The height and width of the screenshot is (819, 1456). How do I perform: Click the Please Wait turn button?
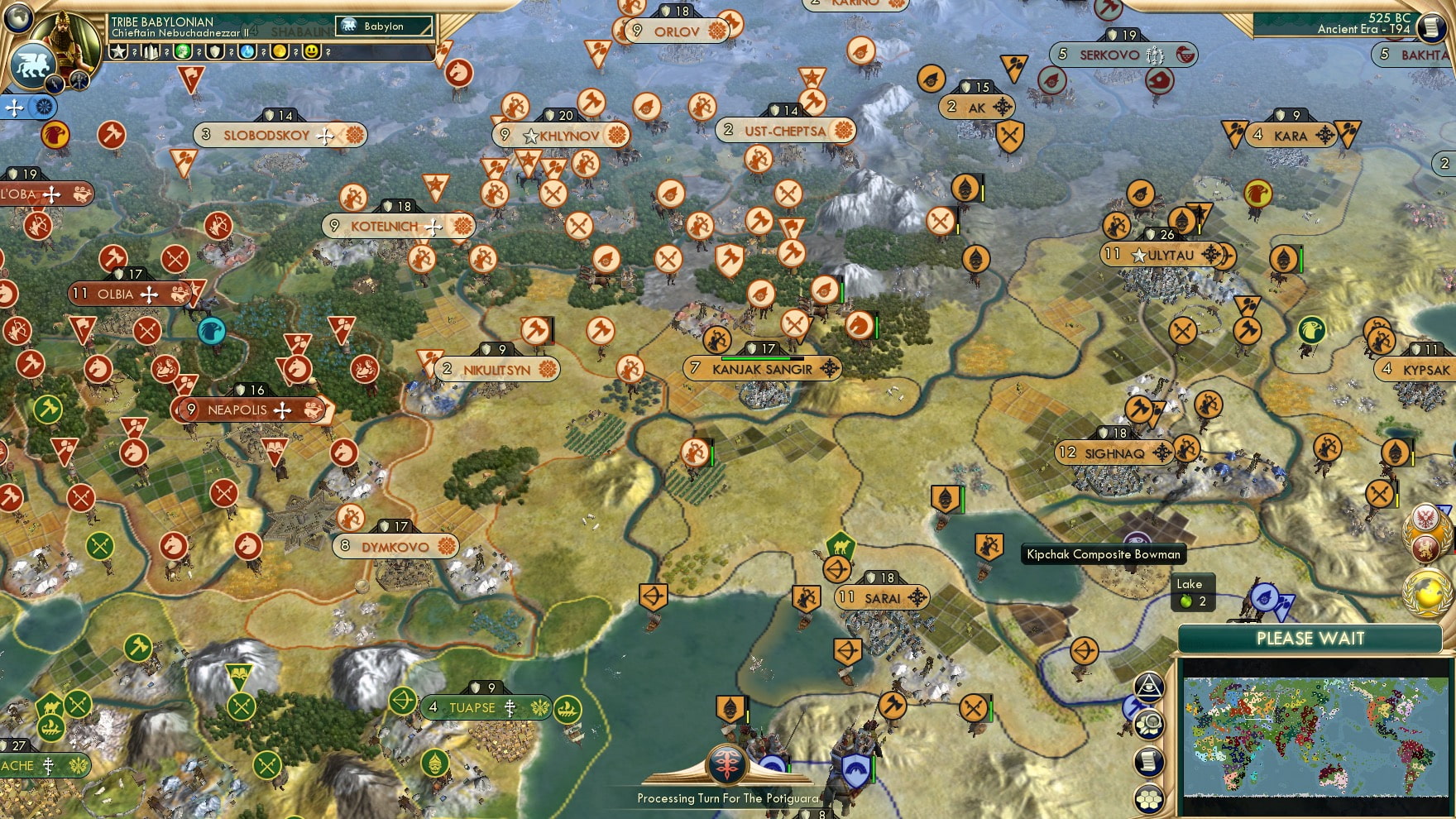click(1310, 639)
